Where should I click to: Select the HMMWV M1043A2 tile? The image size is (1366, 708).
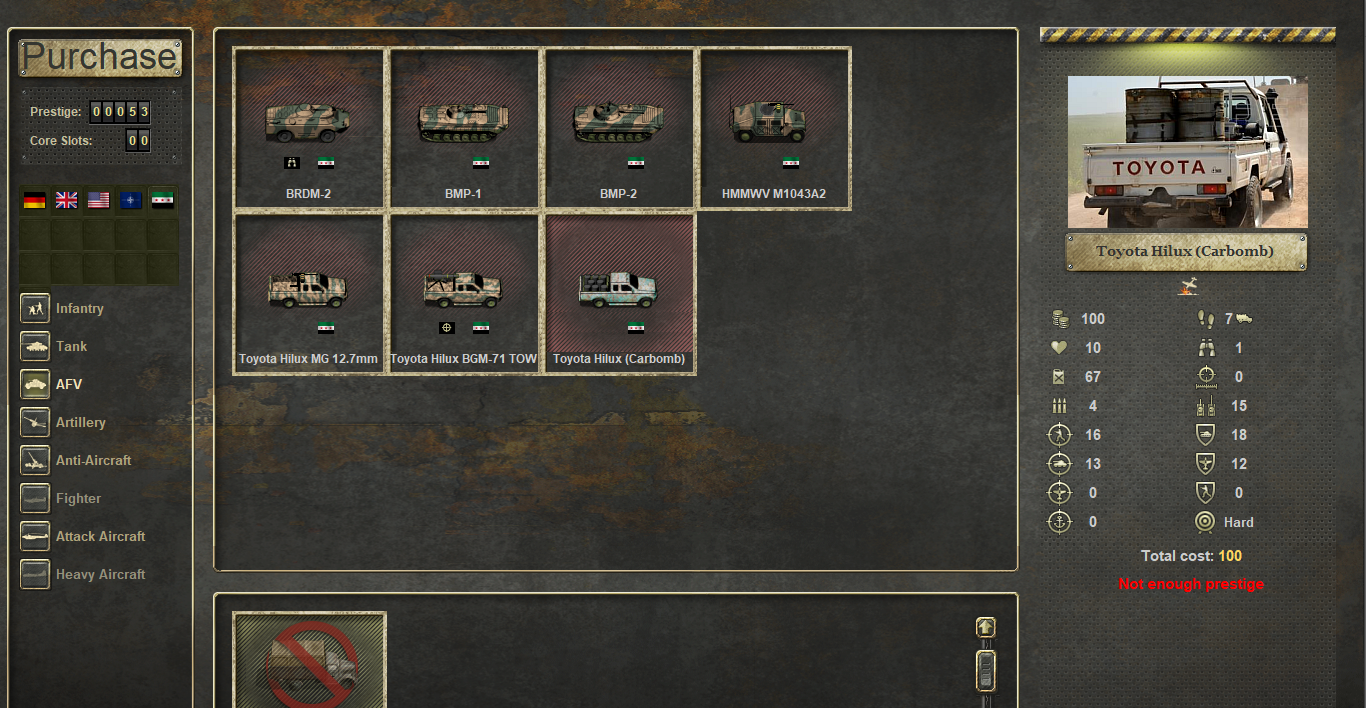click(x=774, y=129)
